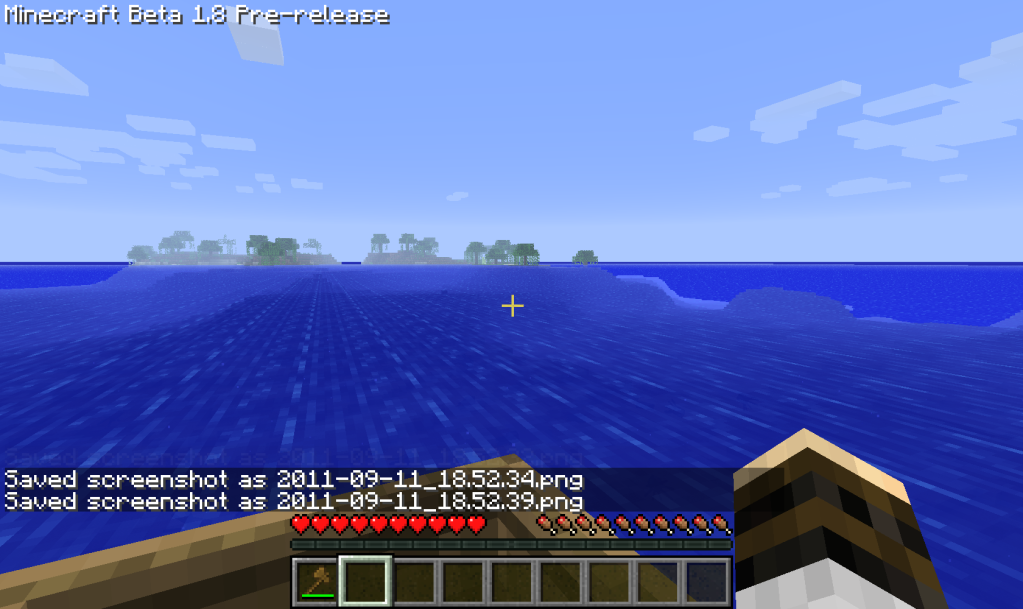Select the wooden axe hotbar slot
The height and width of the screenshot is (609, 1023).
[x=316, y=581]
